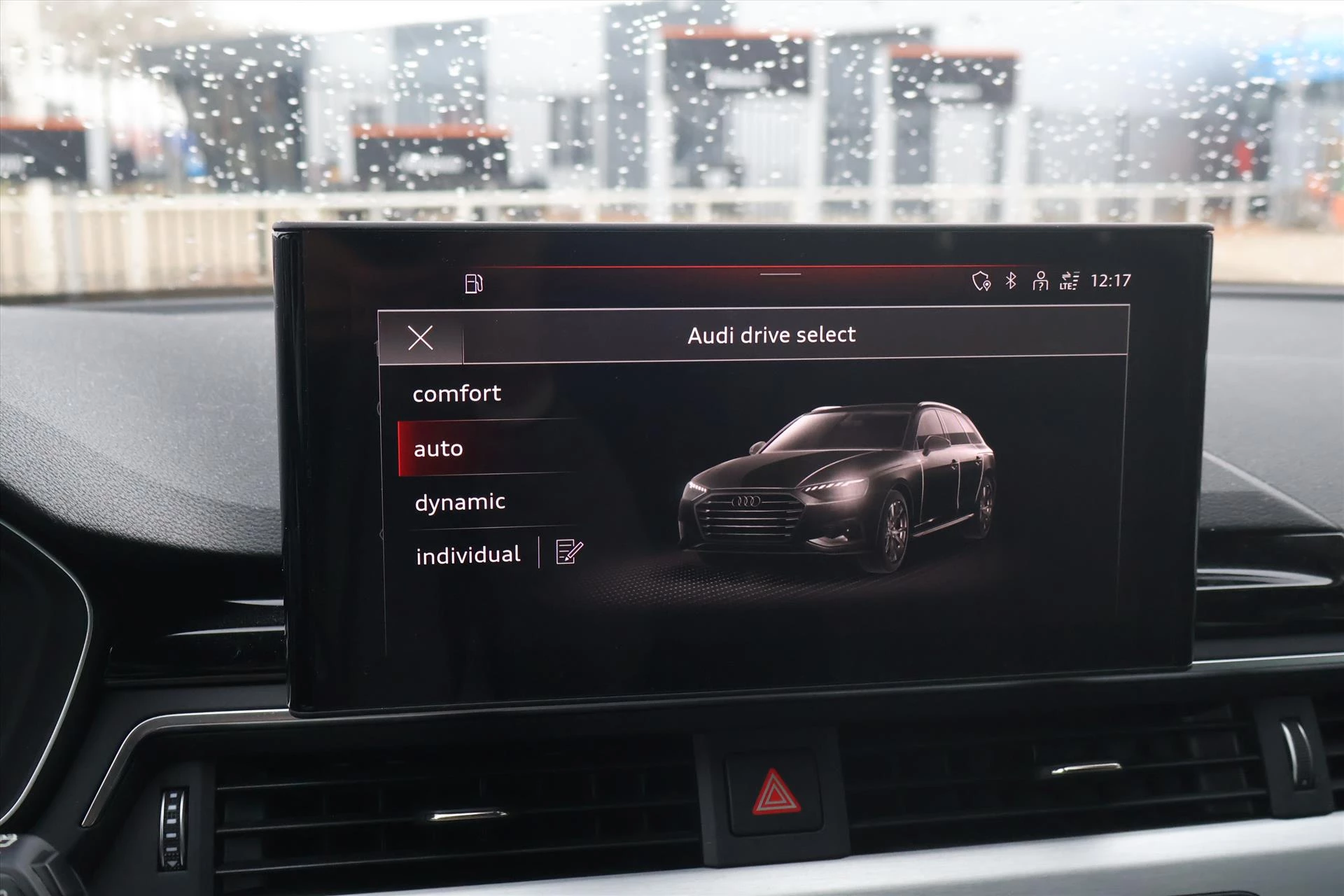Screen dimensions: 1344x896
Task: Pull down the top center drag handle
Action: pos(782,275)
